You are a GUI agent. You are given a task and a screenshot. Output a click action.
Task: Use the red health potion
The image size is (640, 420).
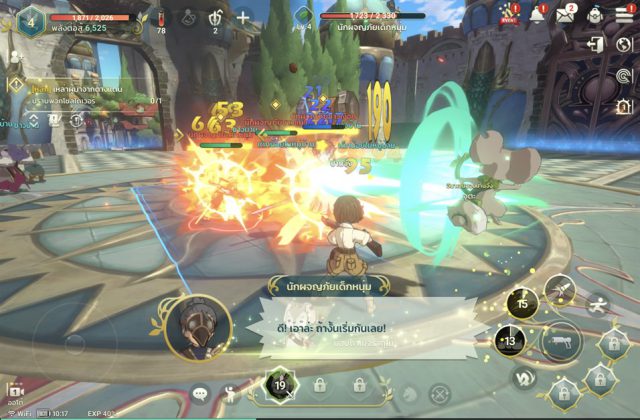(161, 17)
